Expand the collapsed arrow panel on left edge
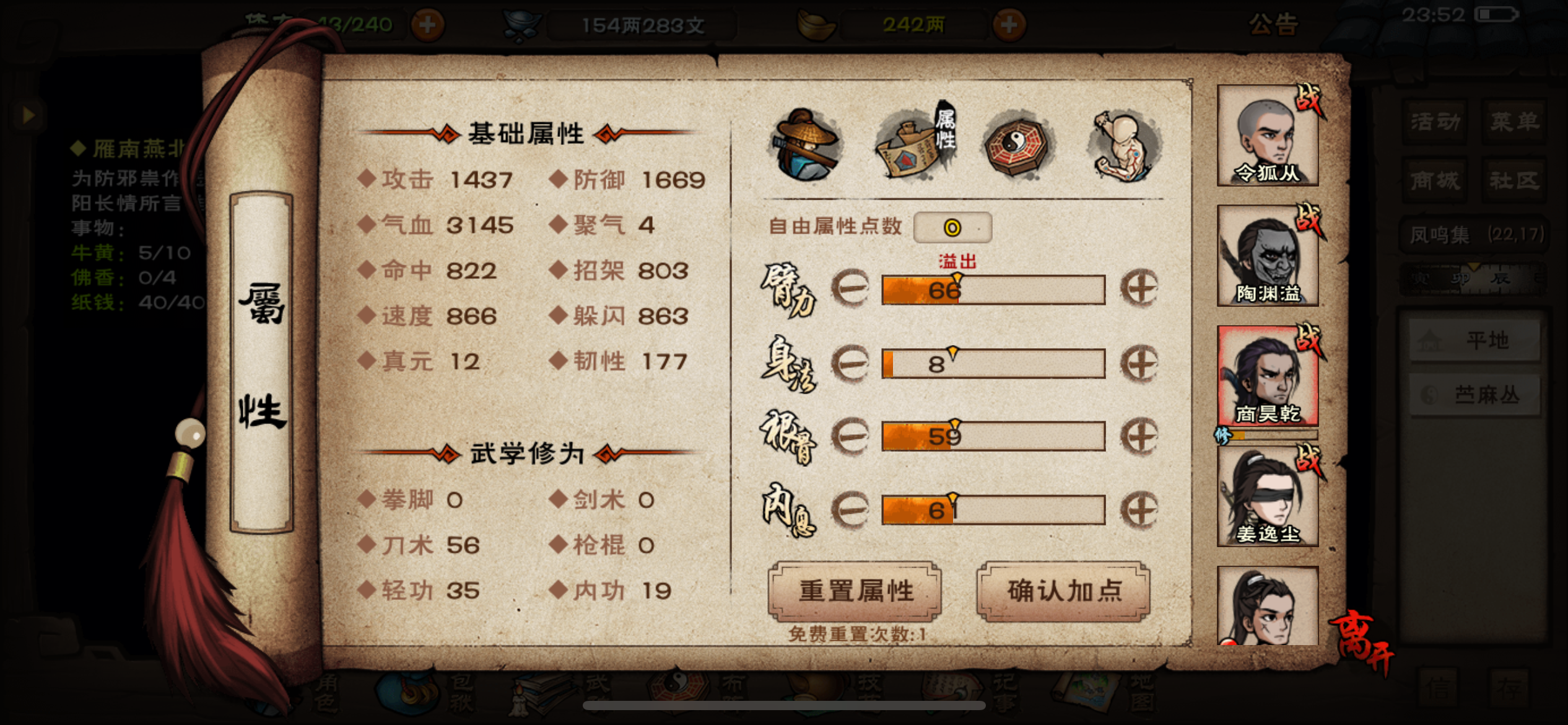1568x725 pixels. 27,115
